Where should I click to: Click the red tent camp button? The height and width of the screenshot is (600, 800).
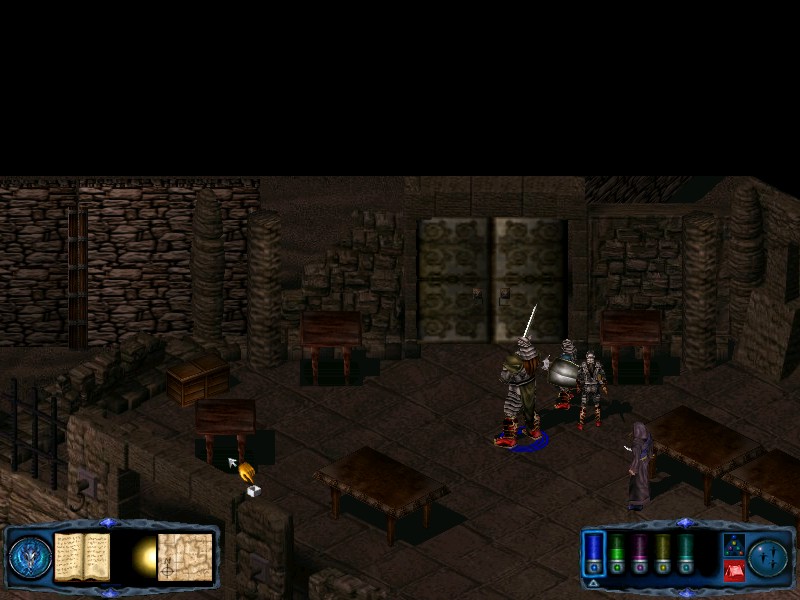pos(733,570)
